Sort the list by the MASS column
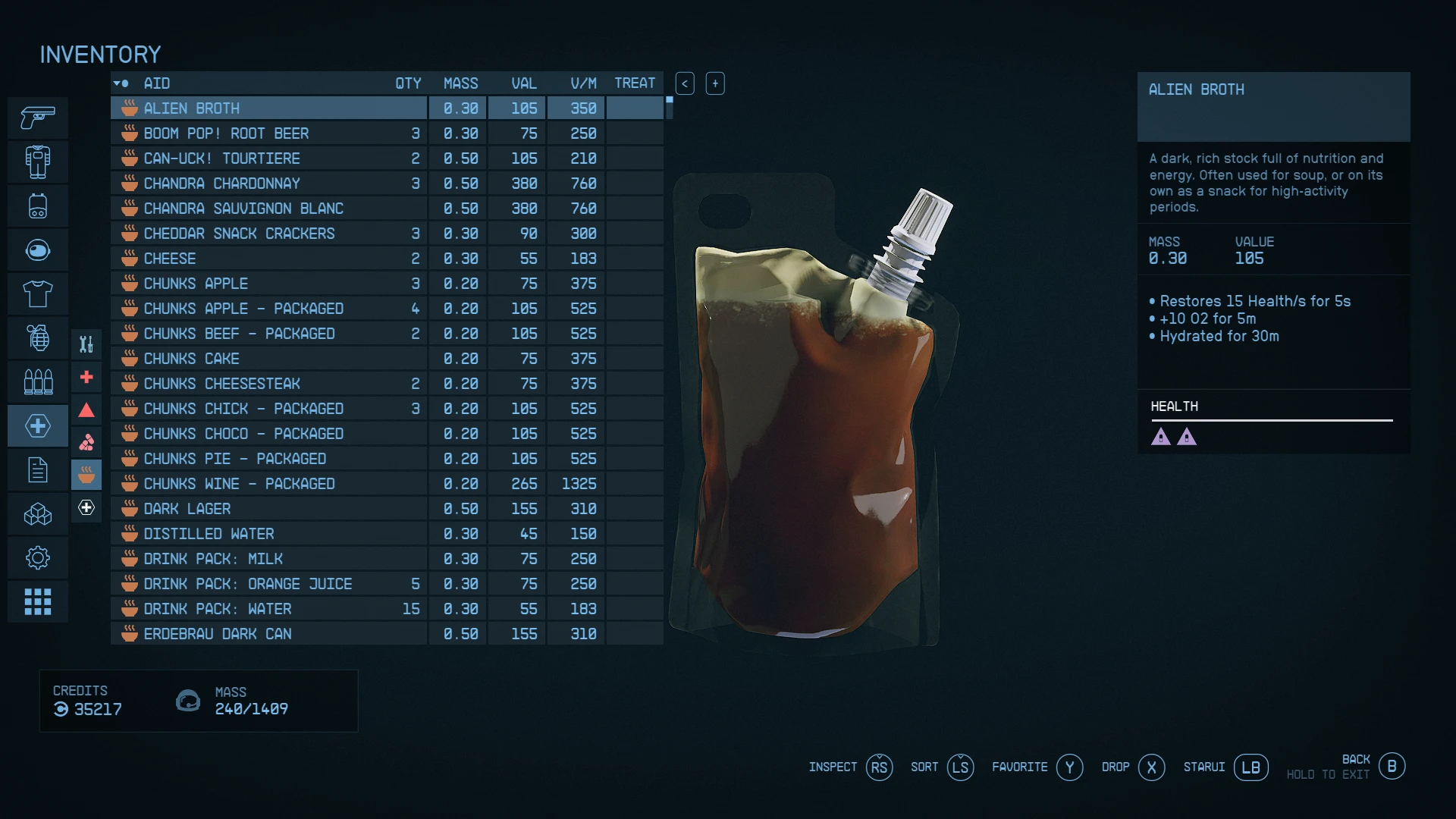 click(x=461, y=83)
